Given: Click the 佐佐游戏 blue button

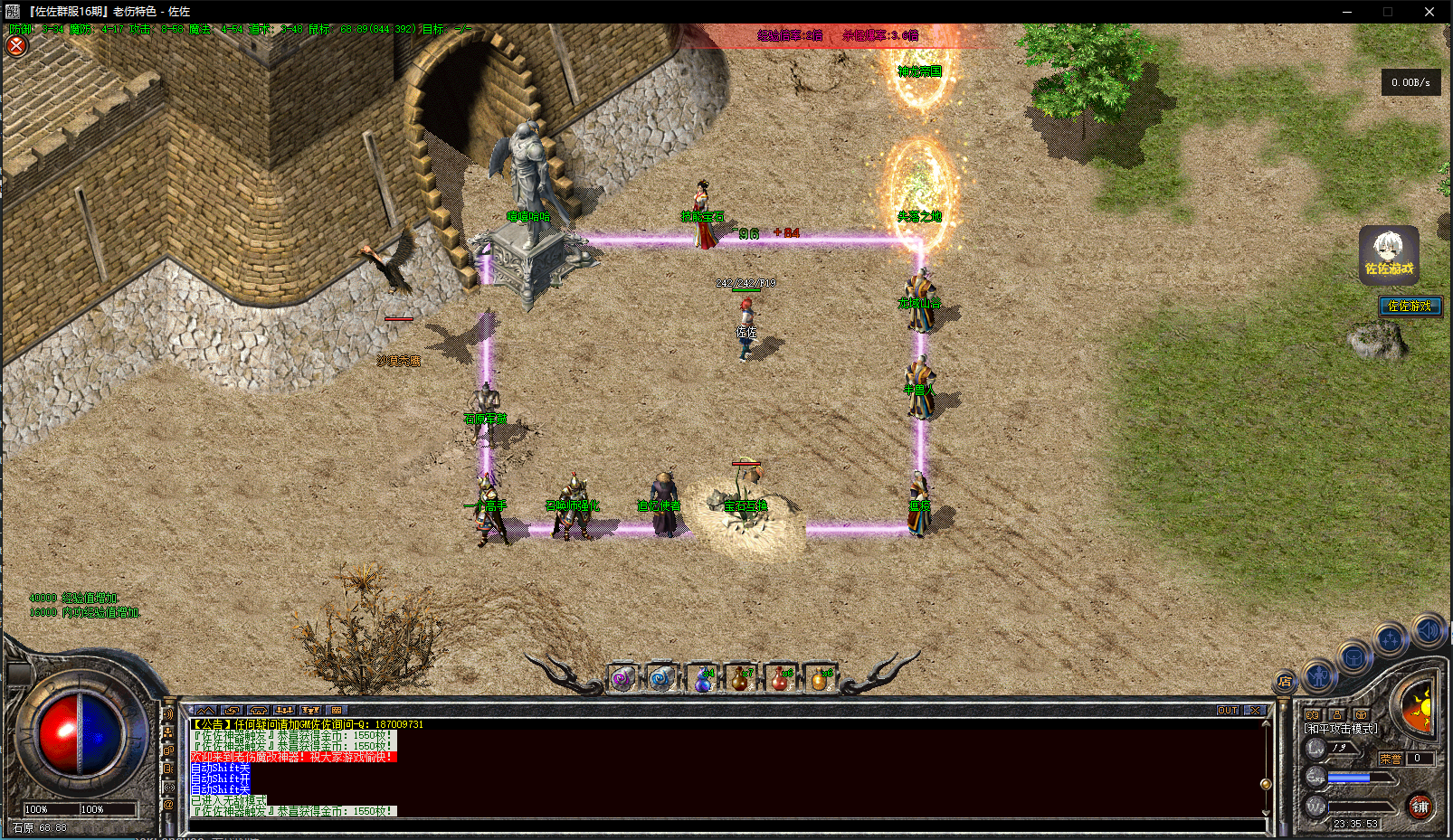Looking at the screenshot, I should point(1410,307).
